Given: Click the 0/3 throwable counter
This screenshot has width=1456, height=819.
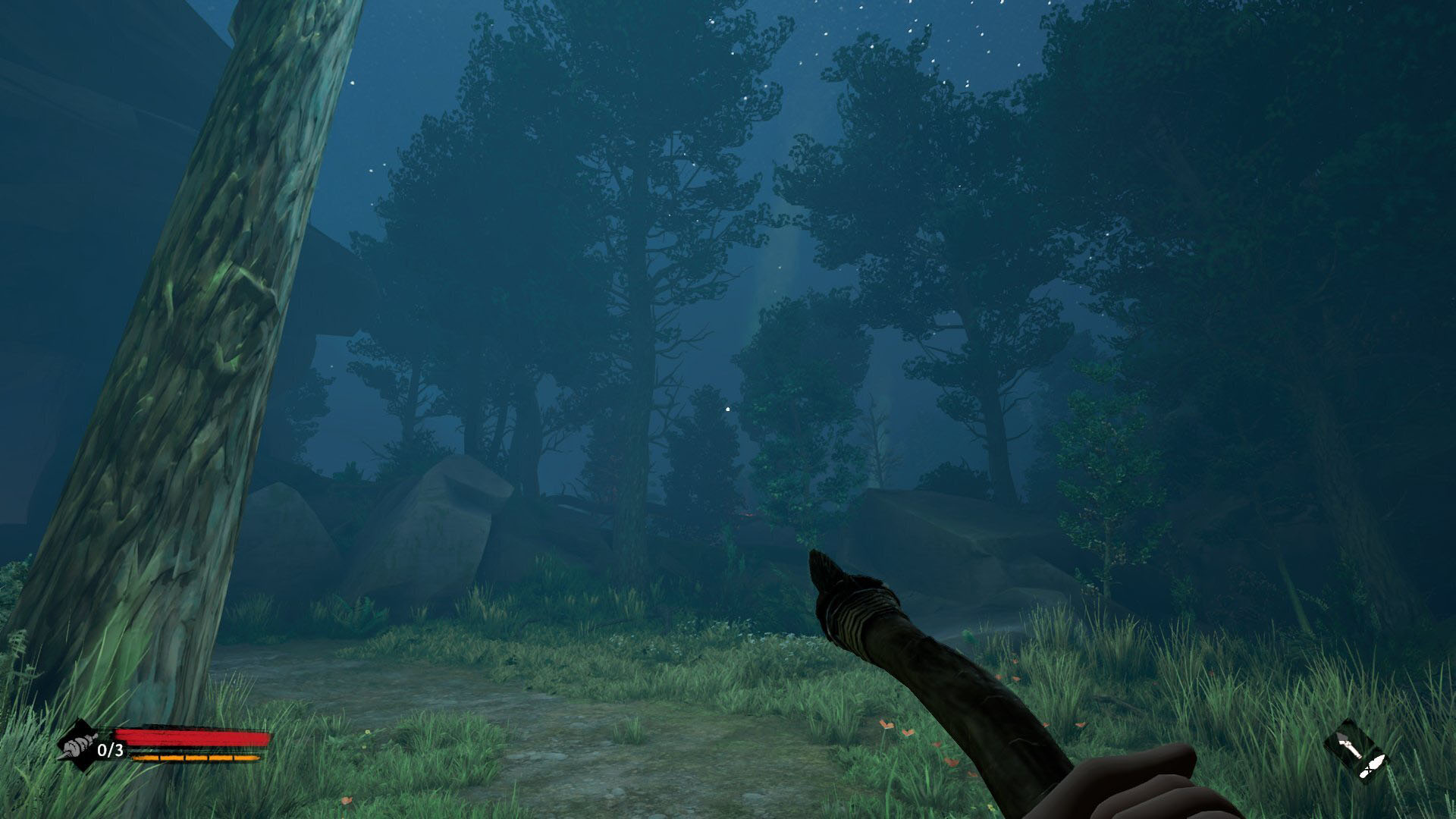Looking at the screenshot, I should point(110,750).
